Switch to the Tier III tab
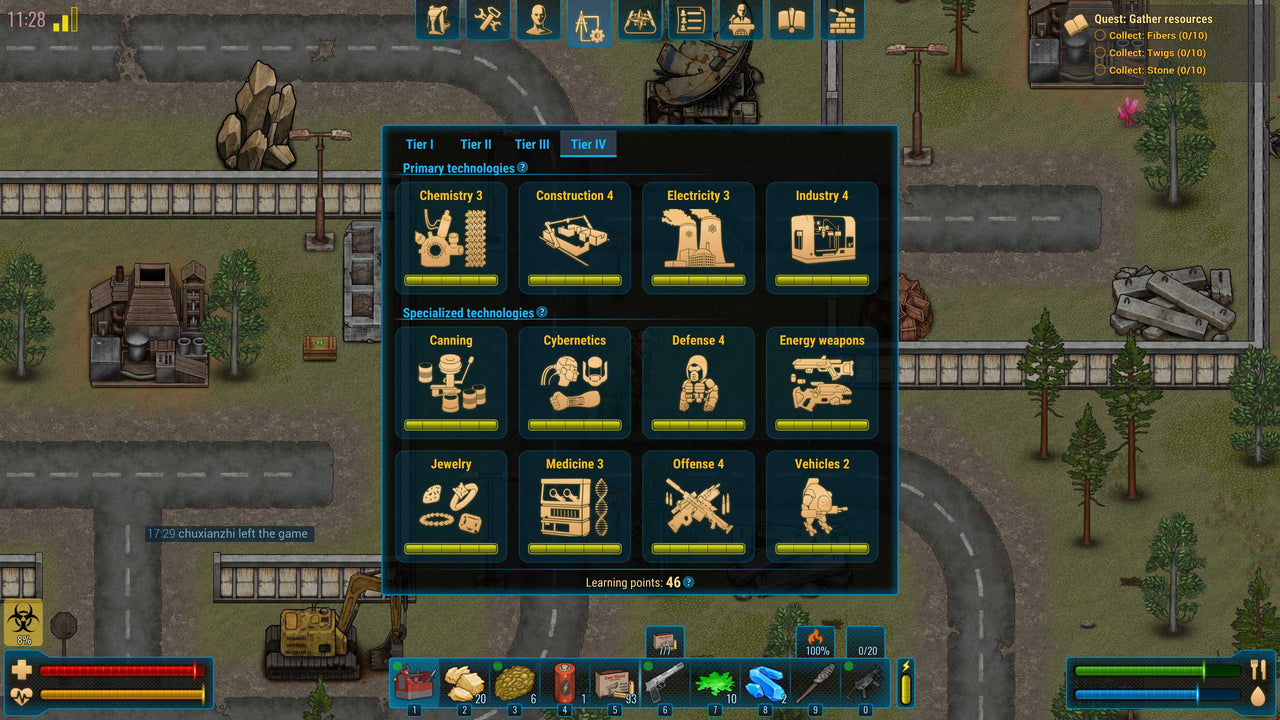 pos(531,144)
